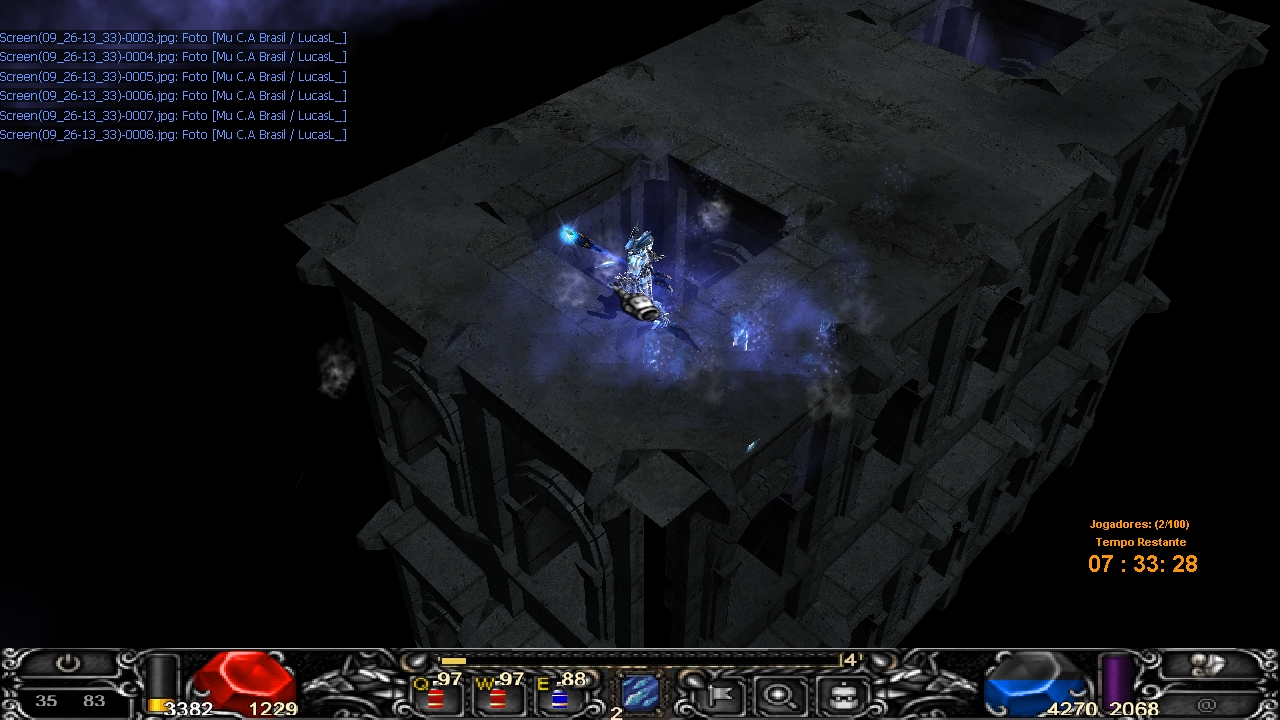Click the @ button

(x=1206, y=705)
